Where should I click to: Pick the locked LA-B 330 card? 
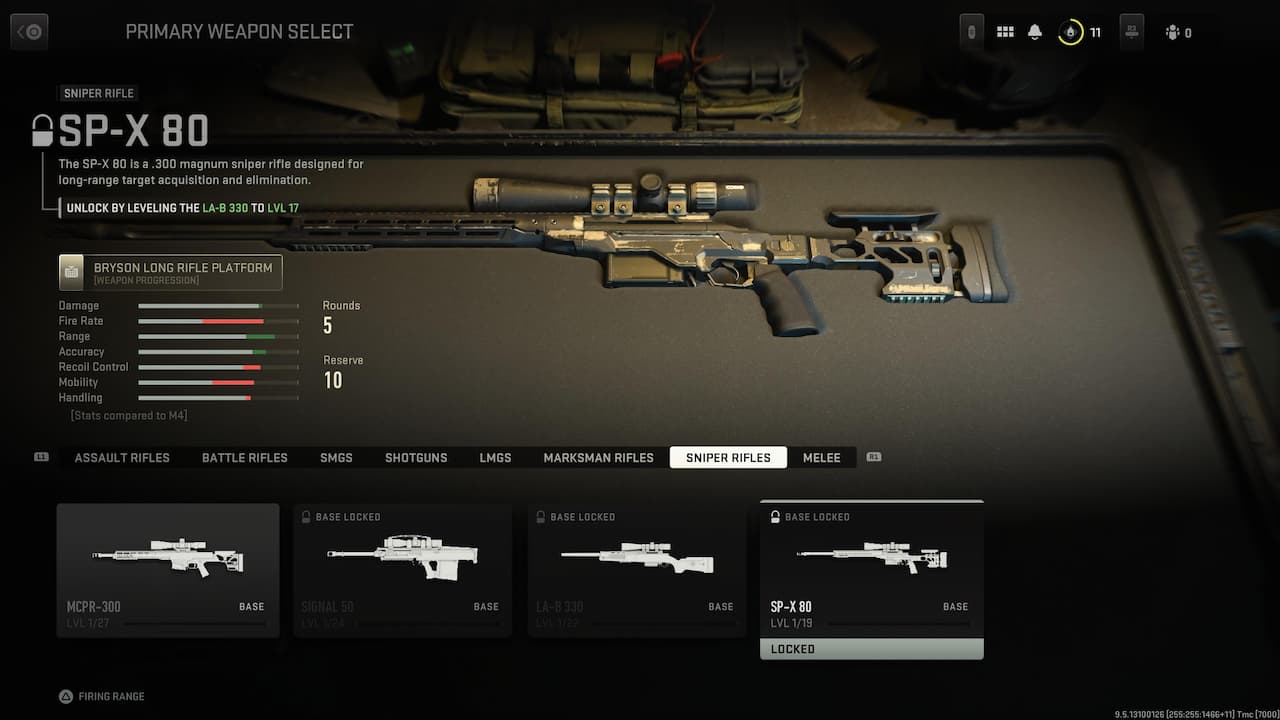pyautogui.click(x=637, y=570)
